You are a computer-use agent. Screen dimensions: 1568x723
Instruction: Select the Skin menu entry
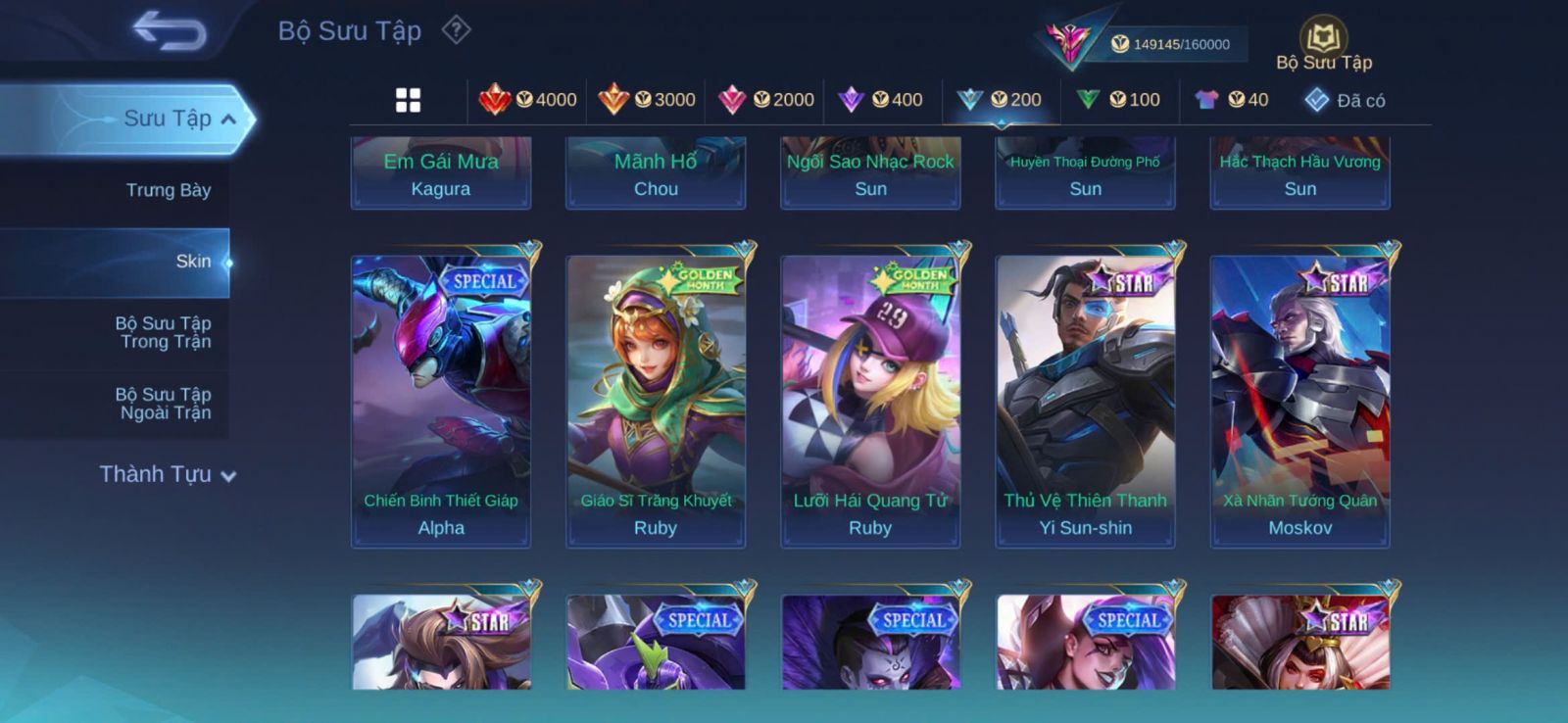[x=192, y=262]
